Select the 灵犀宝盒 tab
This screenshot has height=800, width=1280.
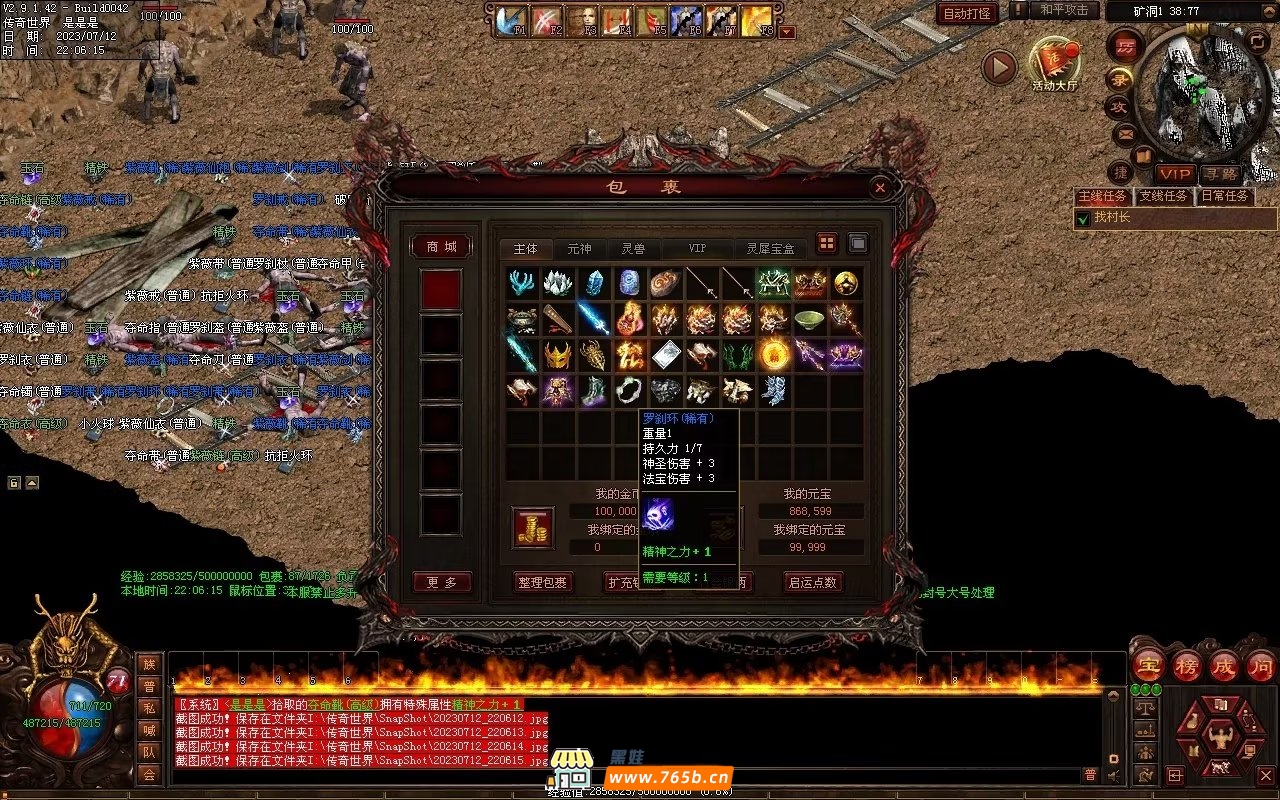coord(770,248)
